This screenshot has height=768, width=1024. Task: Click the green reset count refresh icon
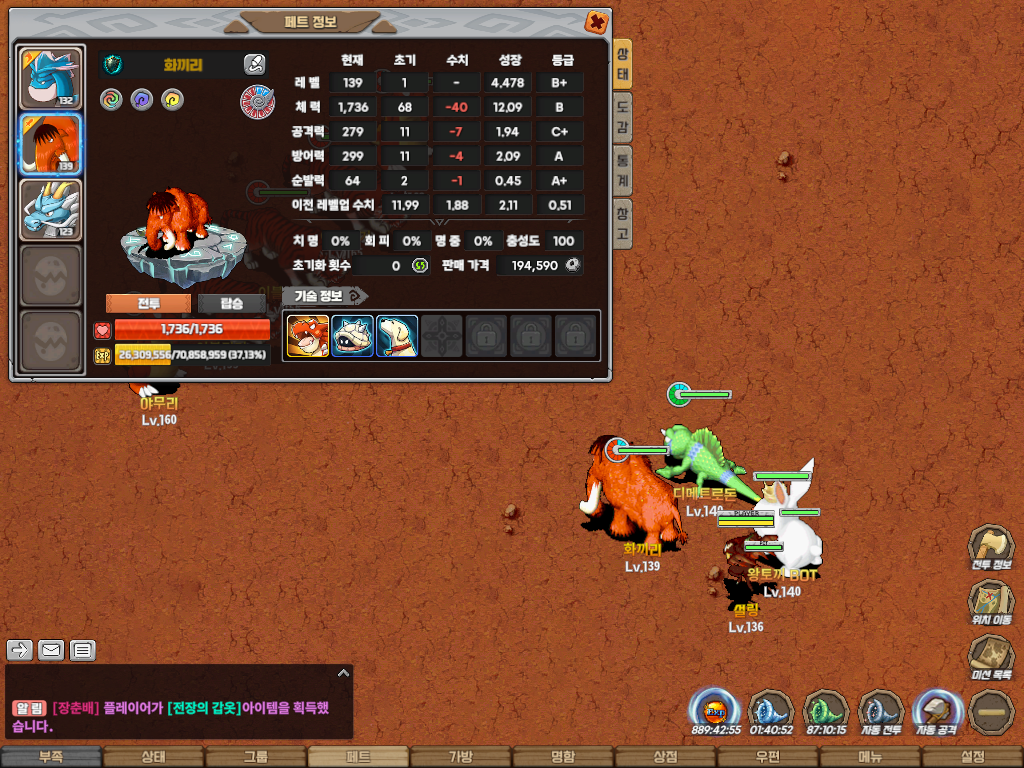click(420, 266)
